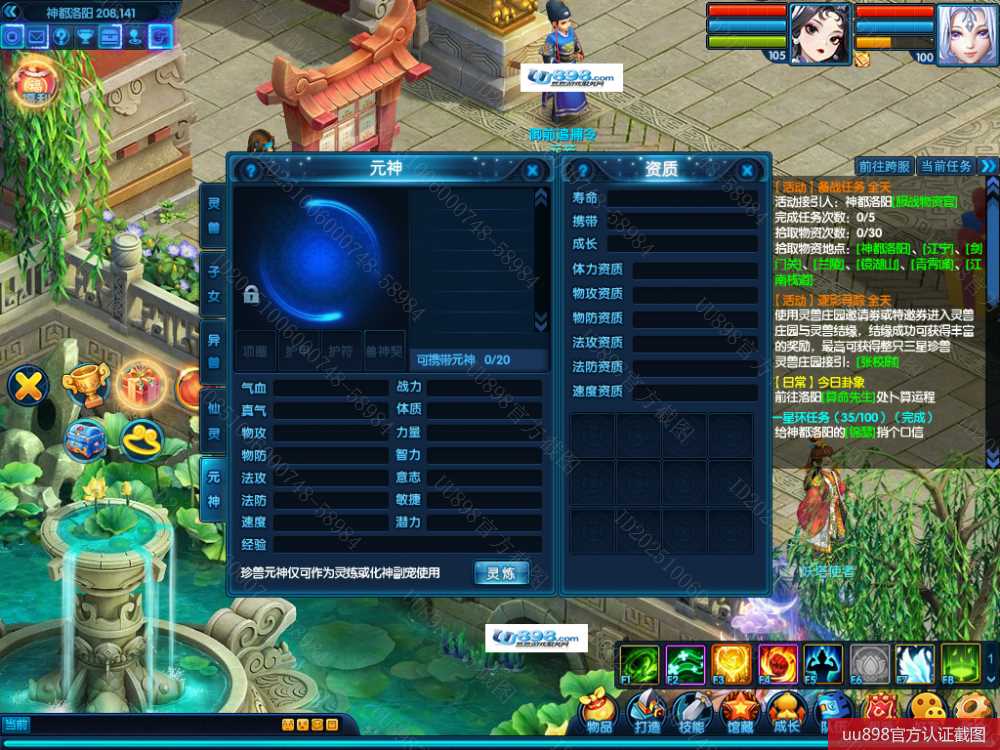The width and height of the screenshot is (1000, 750).
Task: Click the 灵炼 button
Action: point(501,573)
